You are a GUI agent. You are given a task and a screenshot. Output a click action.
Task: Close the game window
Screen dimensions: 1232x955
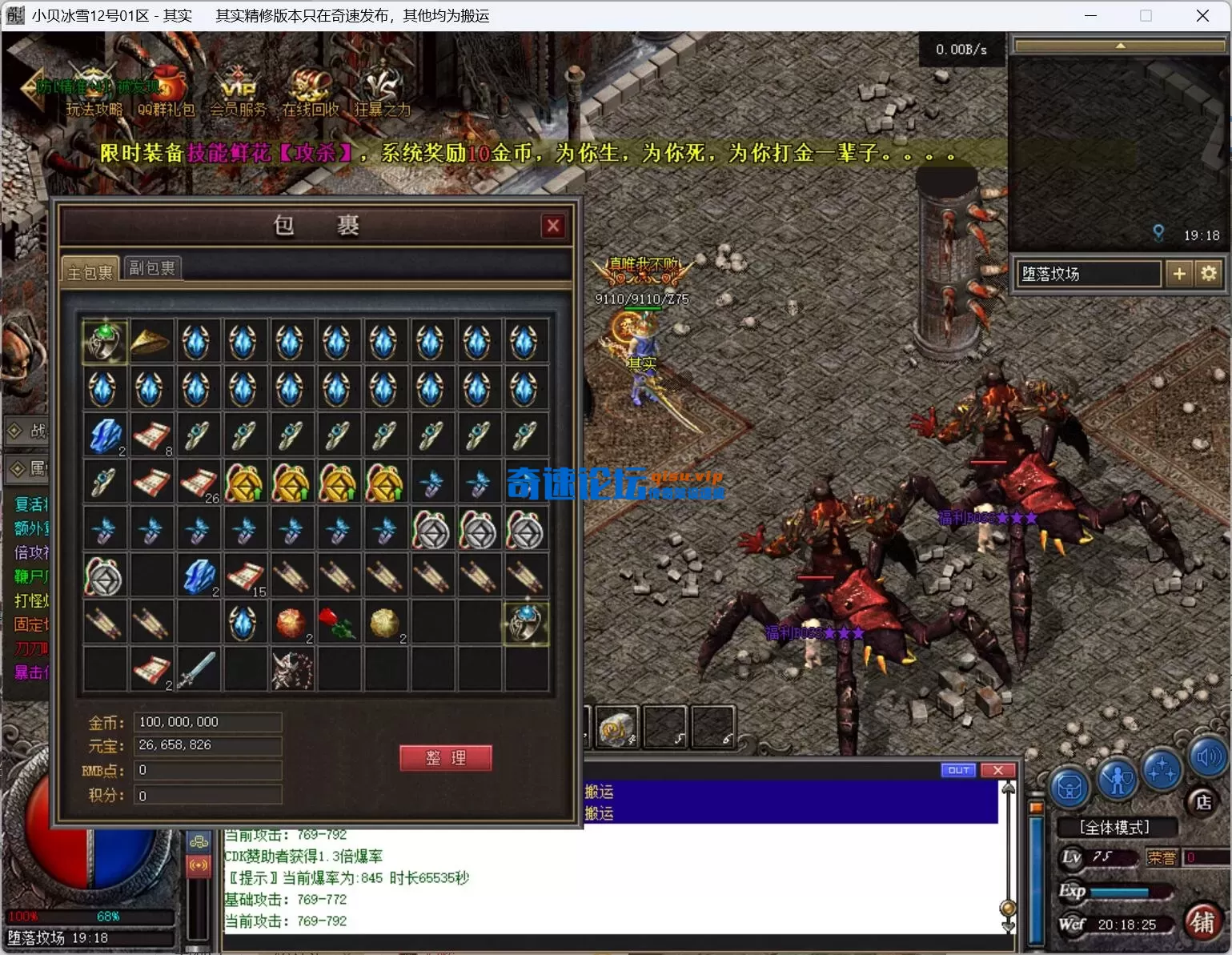pos(1202,16)
